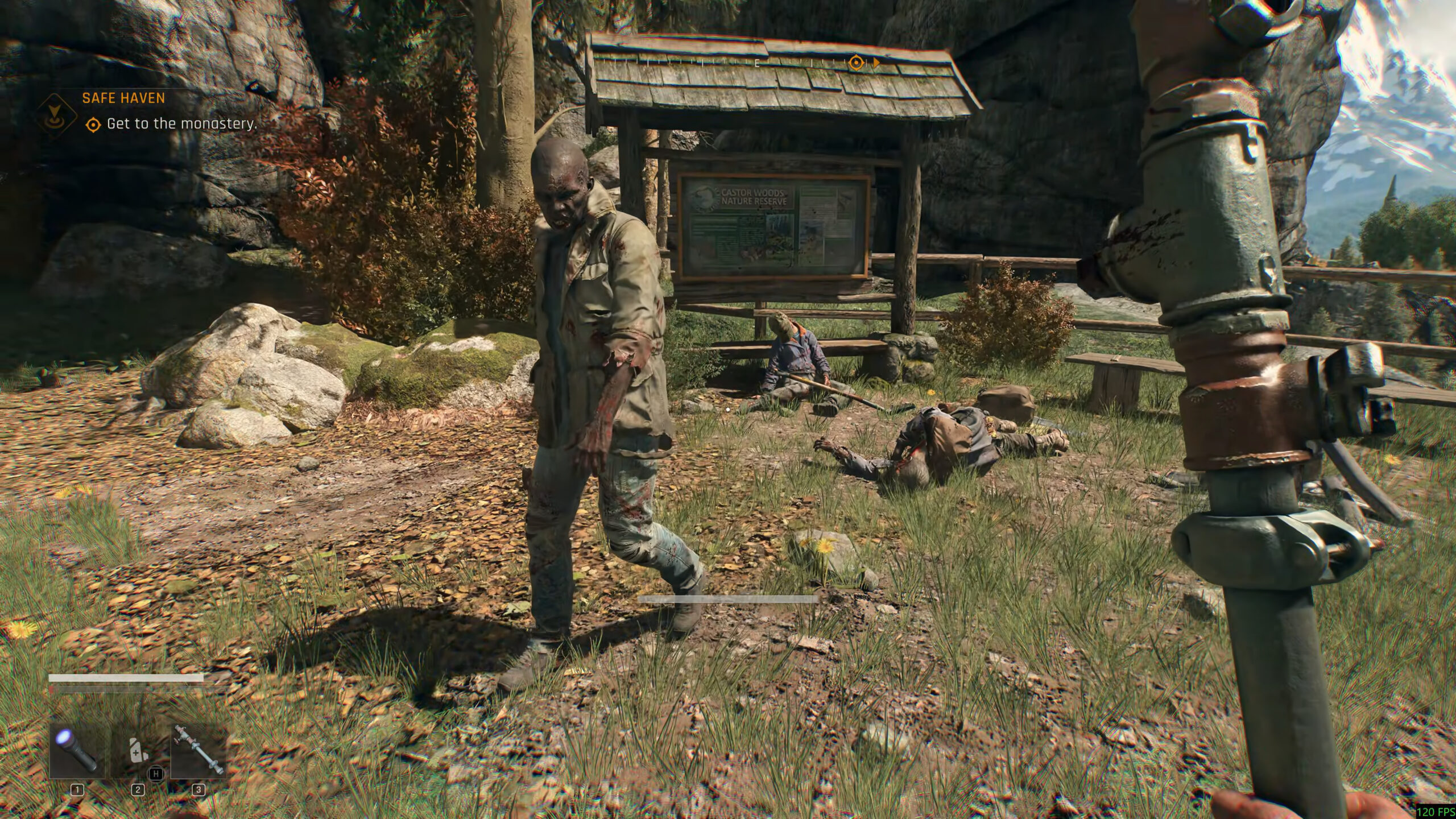Use the medkit healing item slot
The image size is (1456, 819).
pyautogui.click(x=137, y=752)
